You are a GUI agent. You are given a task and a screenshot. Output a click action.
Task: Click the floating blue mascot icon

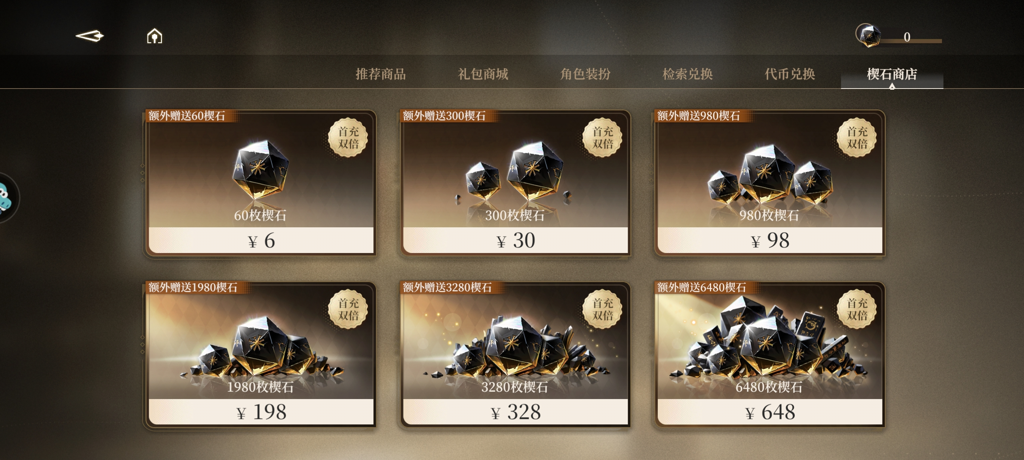(x=6, y=197)
